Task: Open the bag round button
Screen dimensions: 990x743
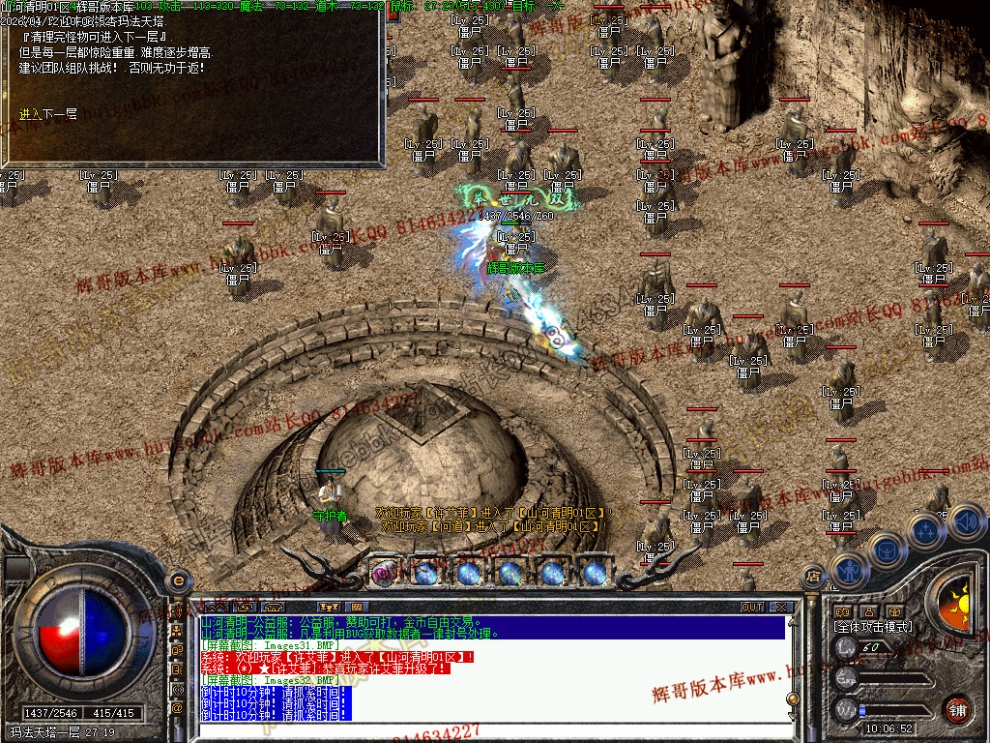Action: [x=886, y=547]
